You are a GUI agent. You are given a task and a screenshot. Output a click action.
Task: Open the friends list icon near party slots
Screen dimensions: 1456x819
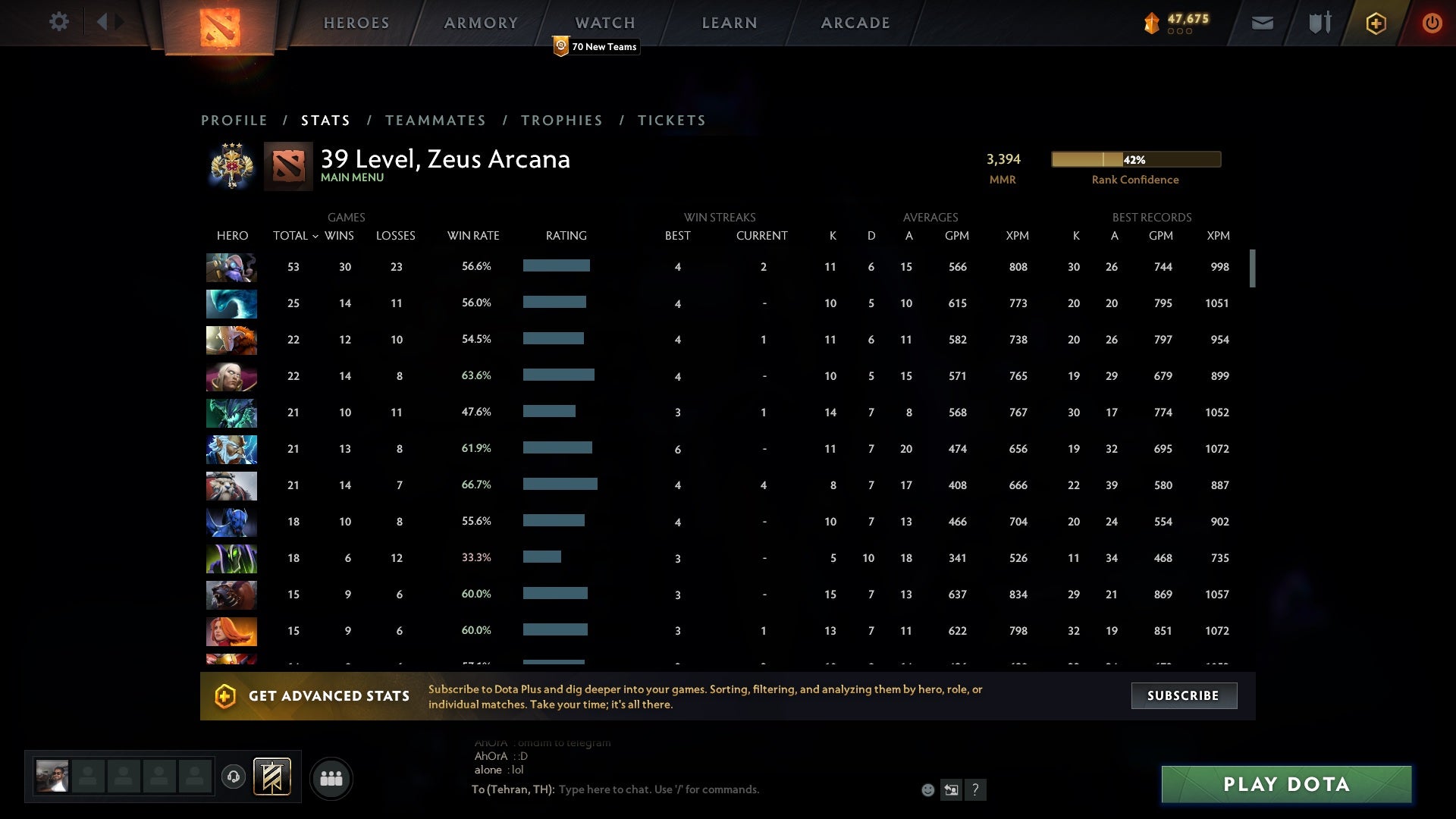point(331,778)
